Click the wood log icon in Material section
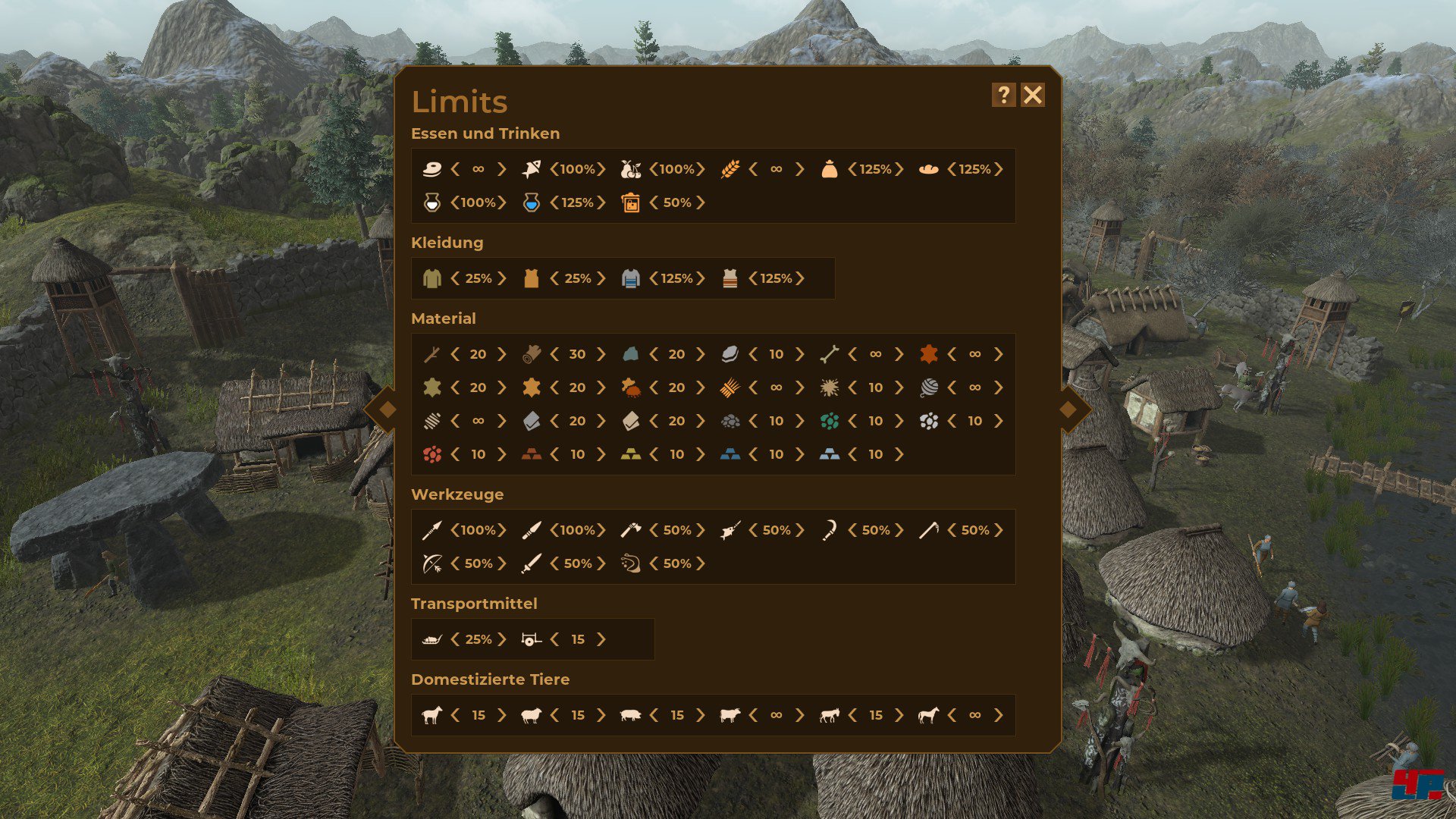The image size is (1456, 819). [533, 353]
